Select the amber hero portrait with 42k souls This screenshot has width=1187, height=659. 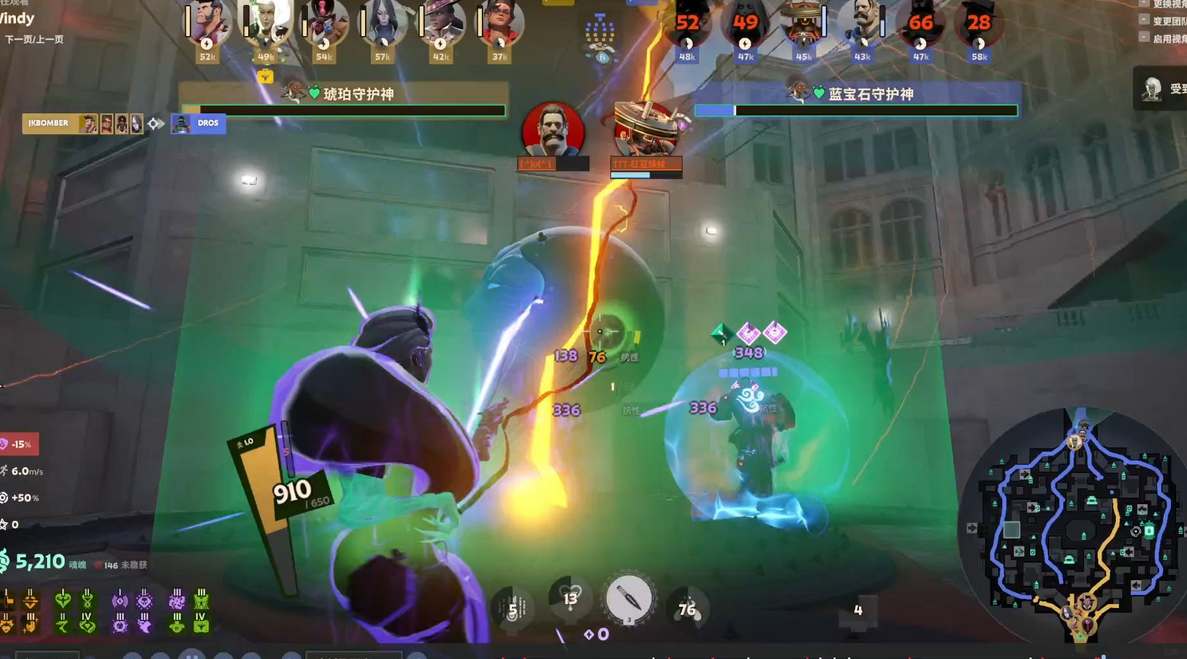(441, 22)
